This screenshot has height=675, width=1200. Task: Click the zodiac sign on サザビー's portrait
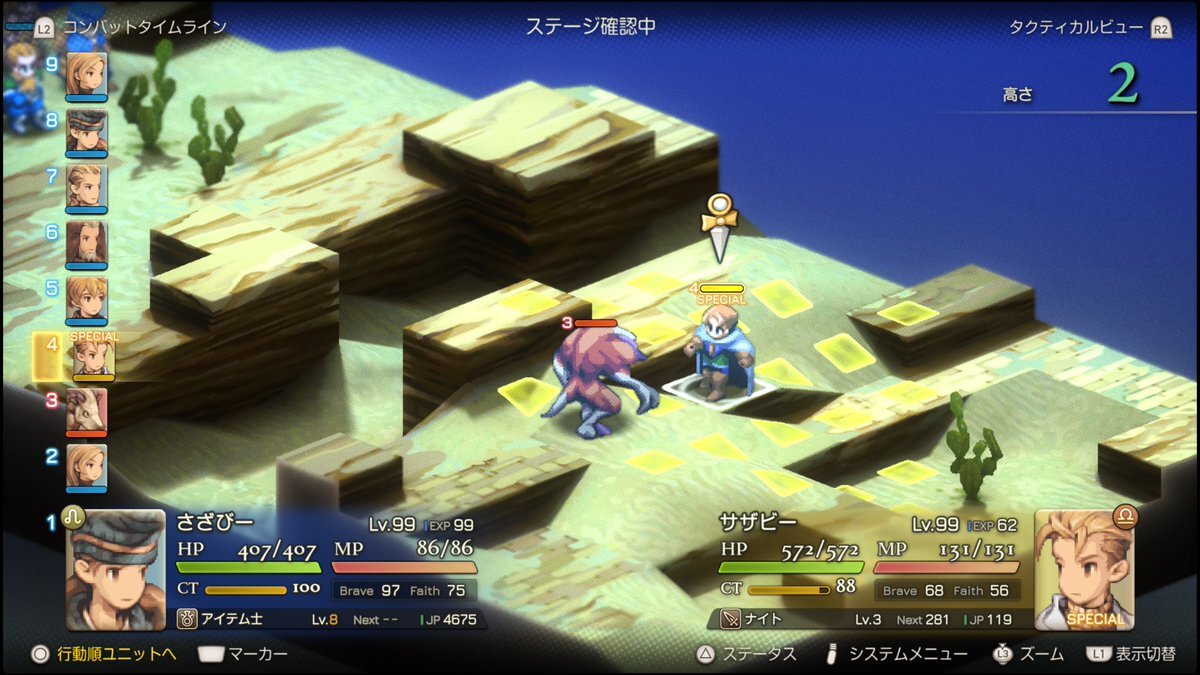(1125, 517)
